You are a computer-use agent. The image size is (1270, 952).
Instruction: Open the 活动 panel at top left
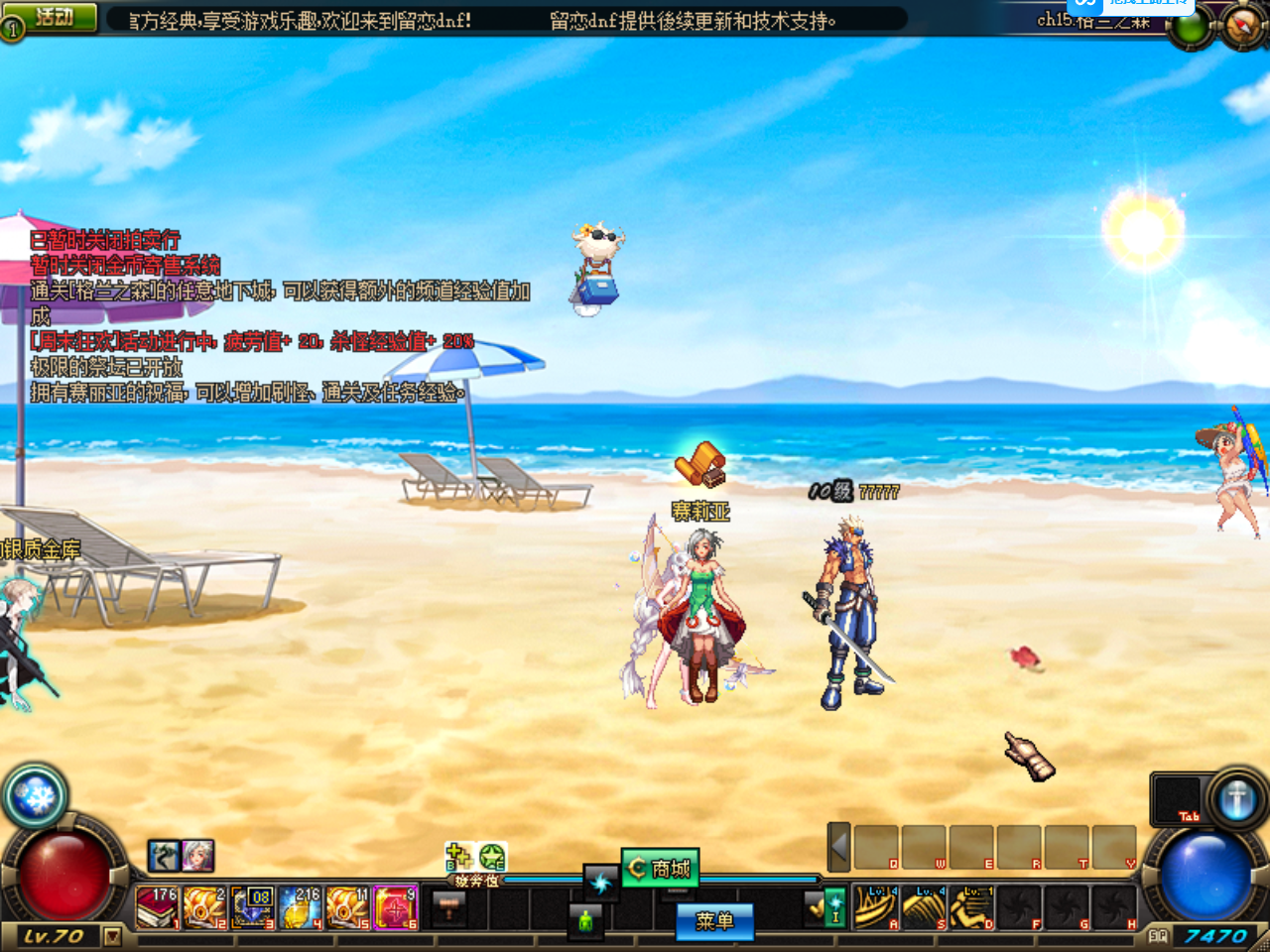coord(52,16)
